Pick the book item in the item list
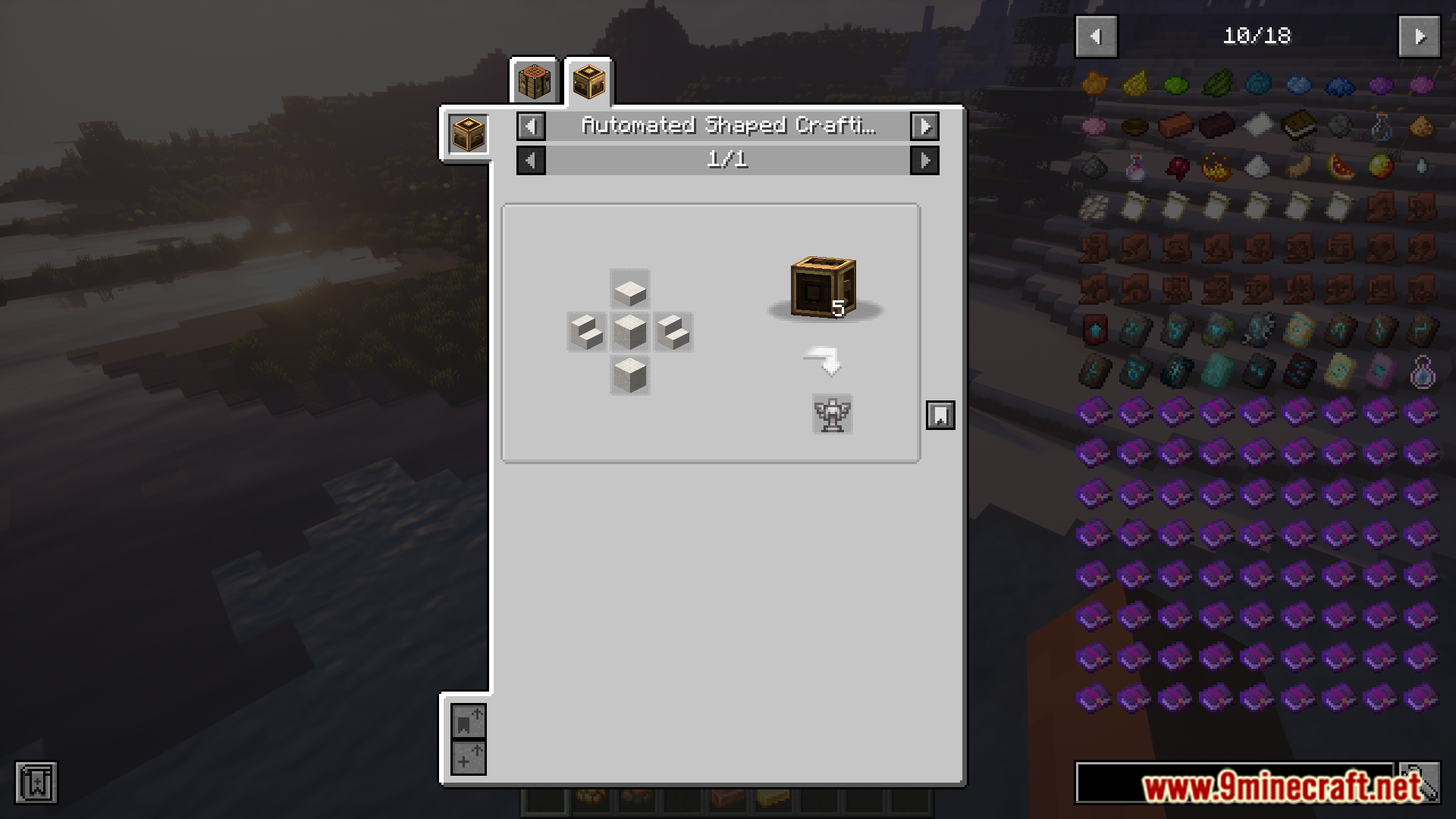Image resolution: width=1456 pixels, height=819 pixels. pos(1298,125)
